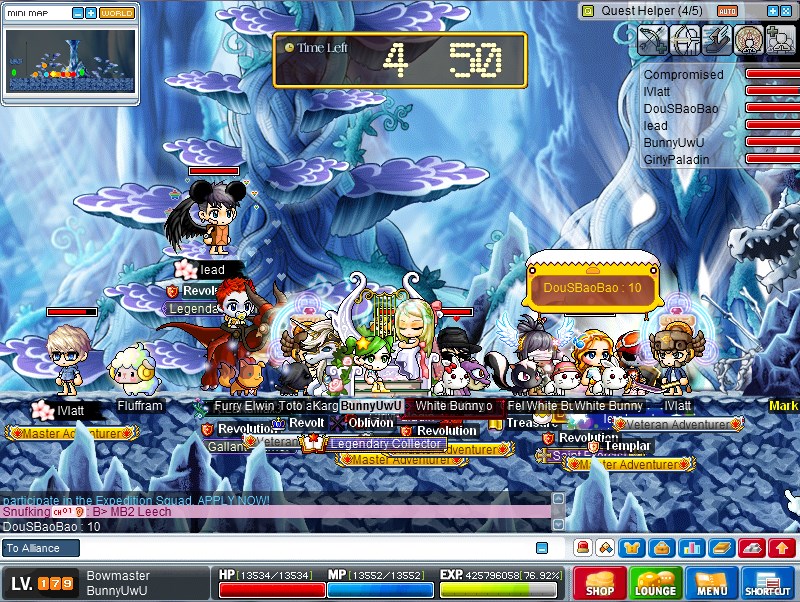The image size is (800, 602).
Task: Click the chat input field
Action: (x=300, y=548)
